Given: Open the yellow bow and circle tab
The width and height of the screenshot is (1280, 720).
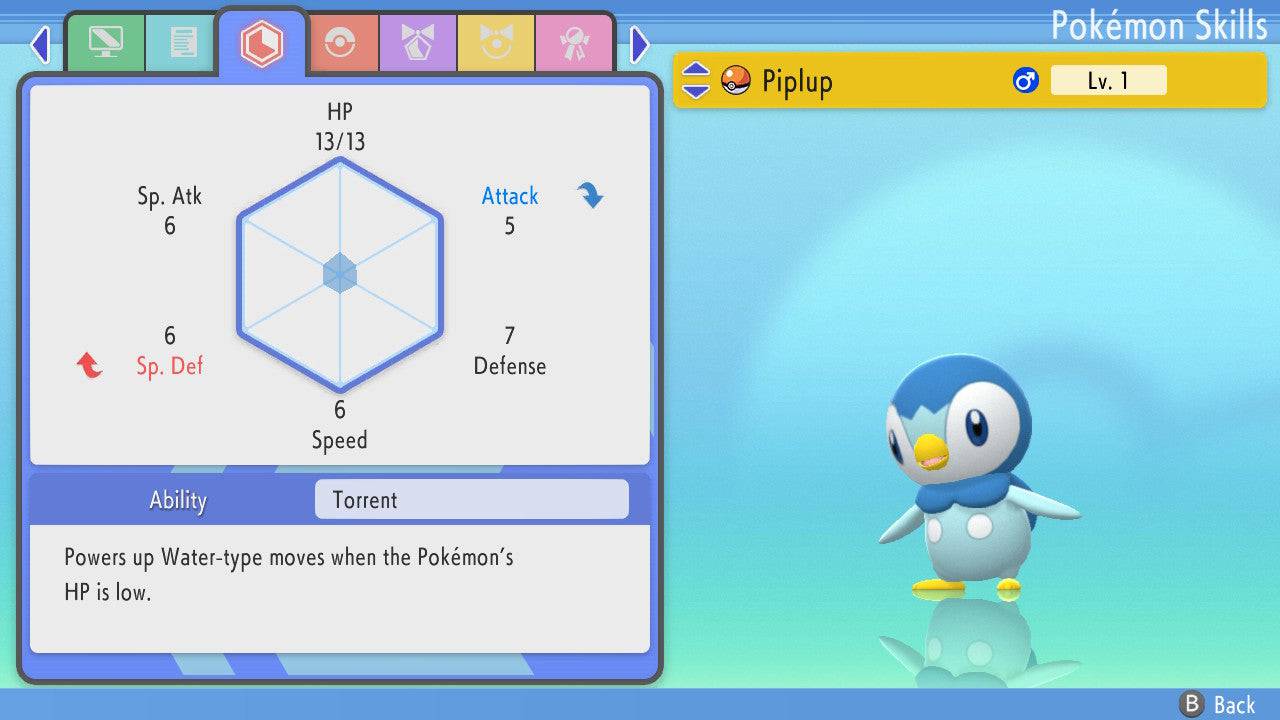Looking at the screenshot, I should click(495, 43).
